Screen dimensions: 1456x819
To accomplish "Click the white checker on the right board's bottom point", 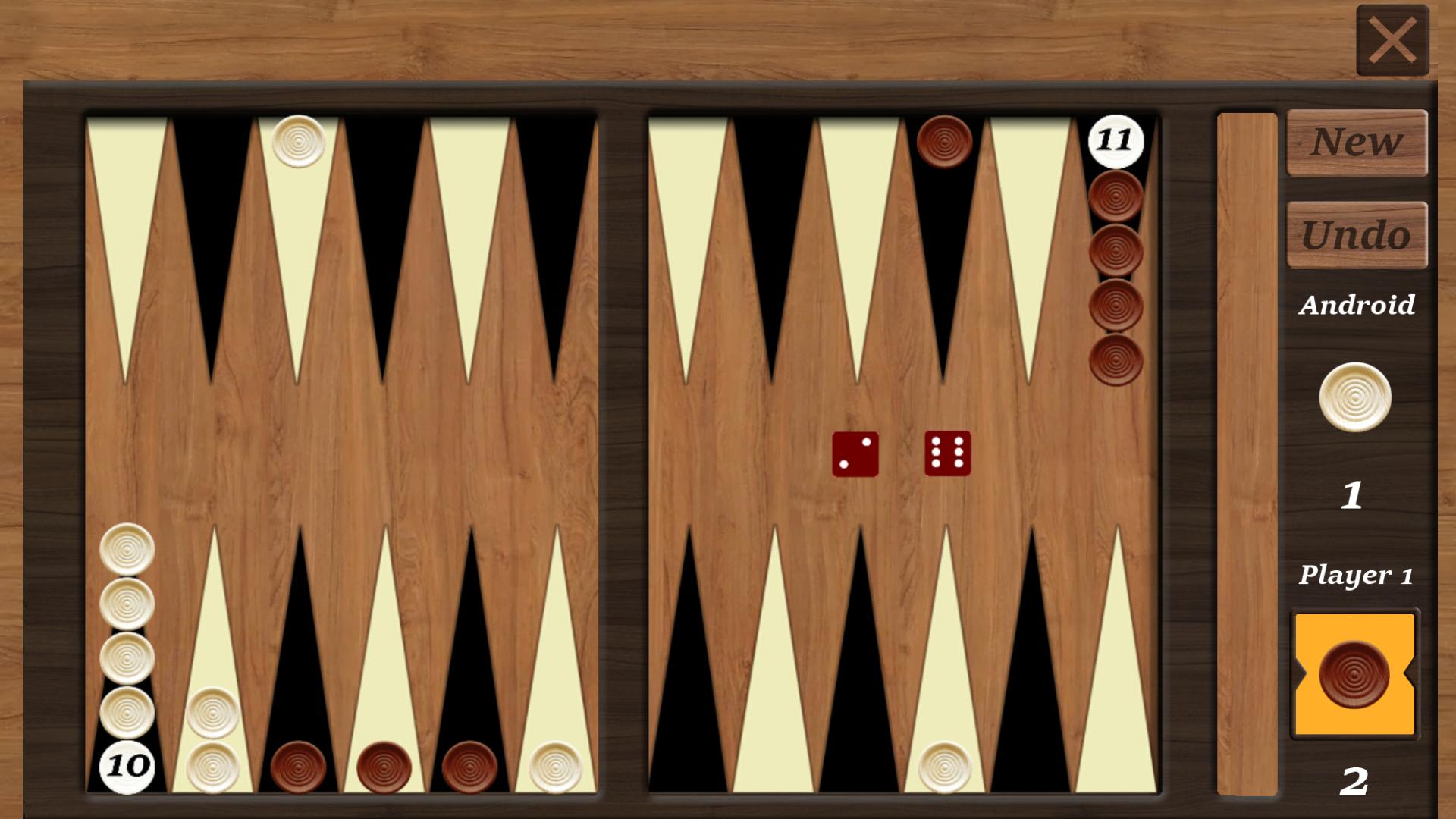I will click(945, 767).
